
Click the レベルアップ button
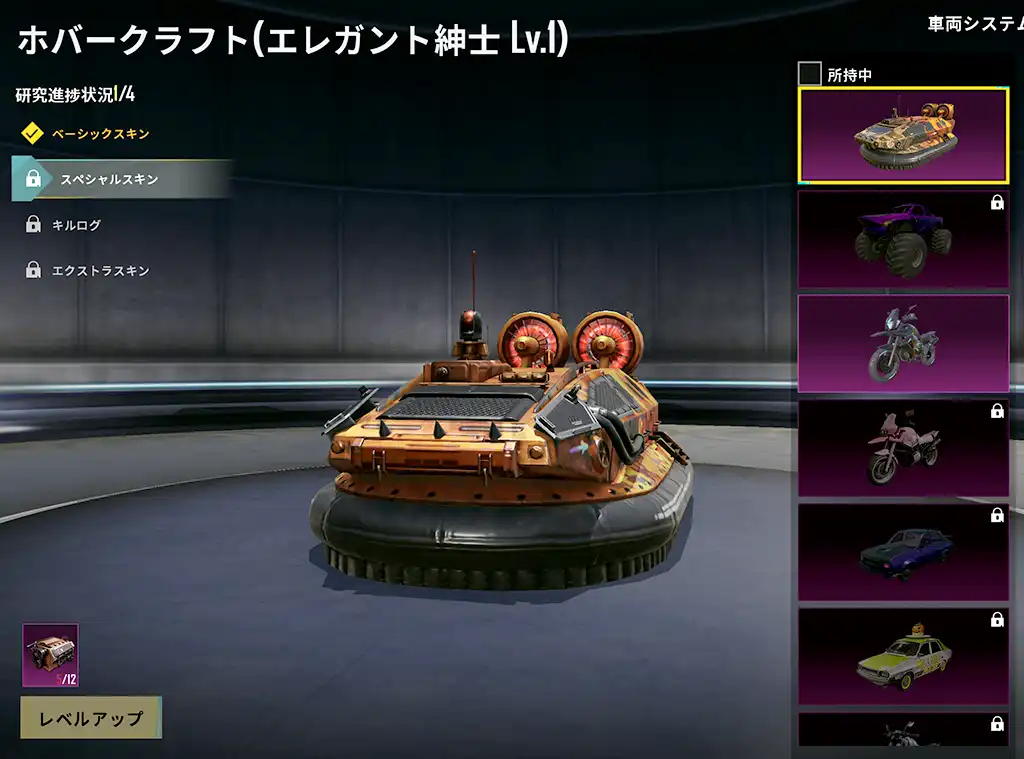(91, 718)
